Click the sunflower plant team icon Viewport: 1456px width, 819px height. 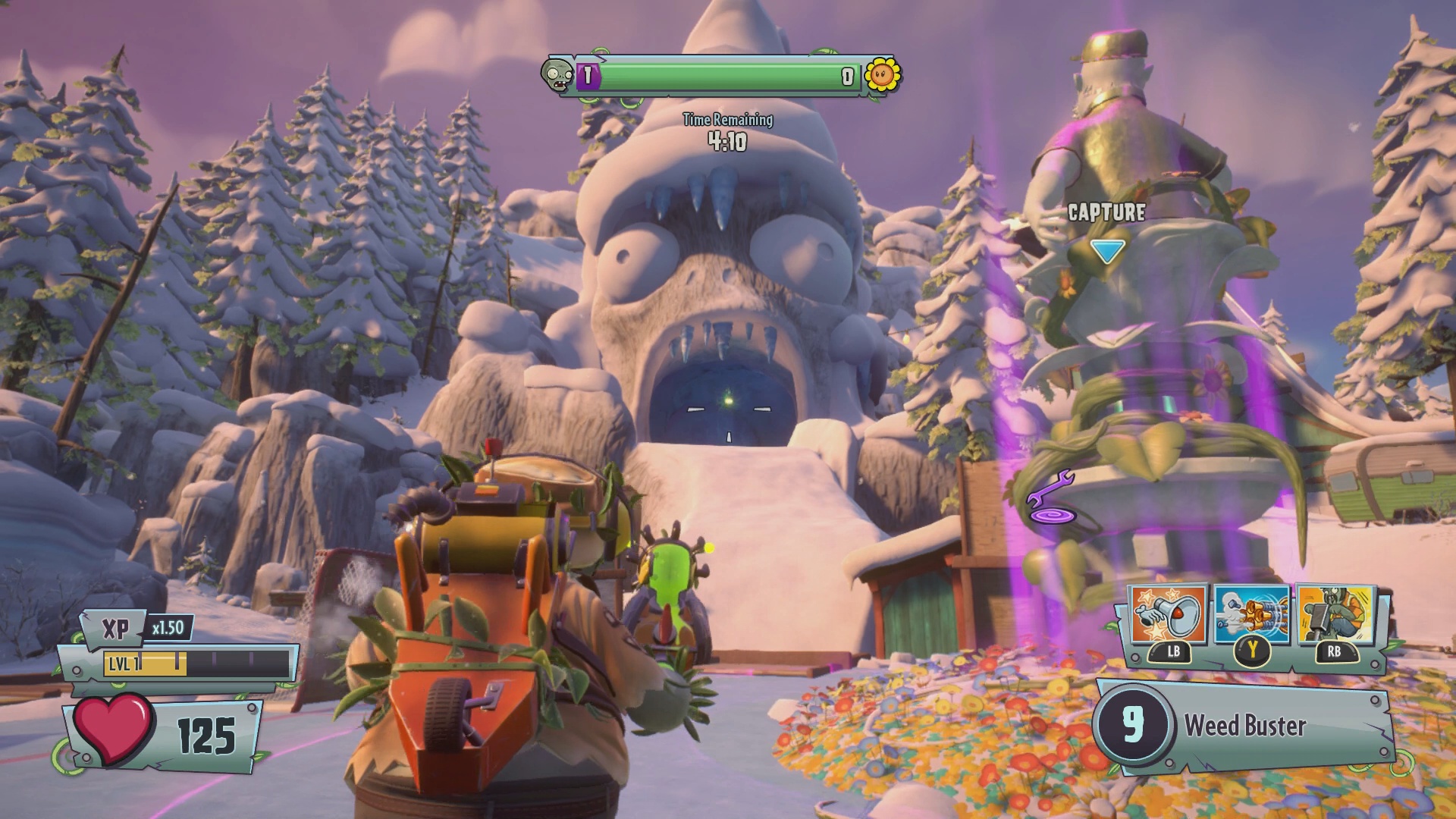(x=883, y=75)
